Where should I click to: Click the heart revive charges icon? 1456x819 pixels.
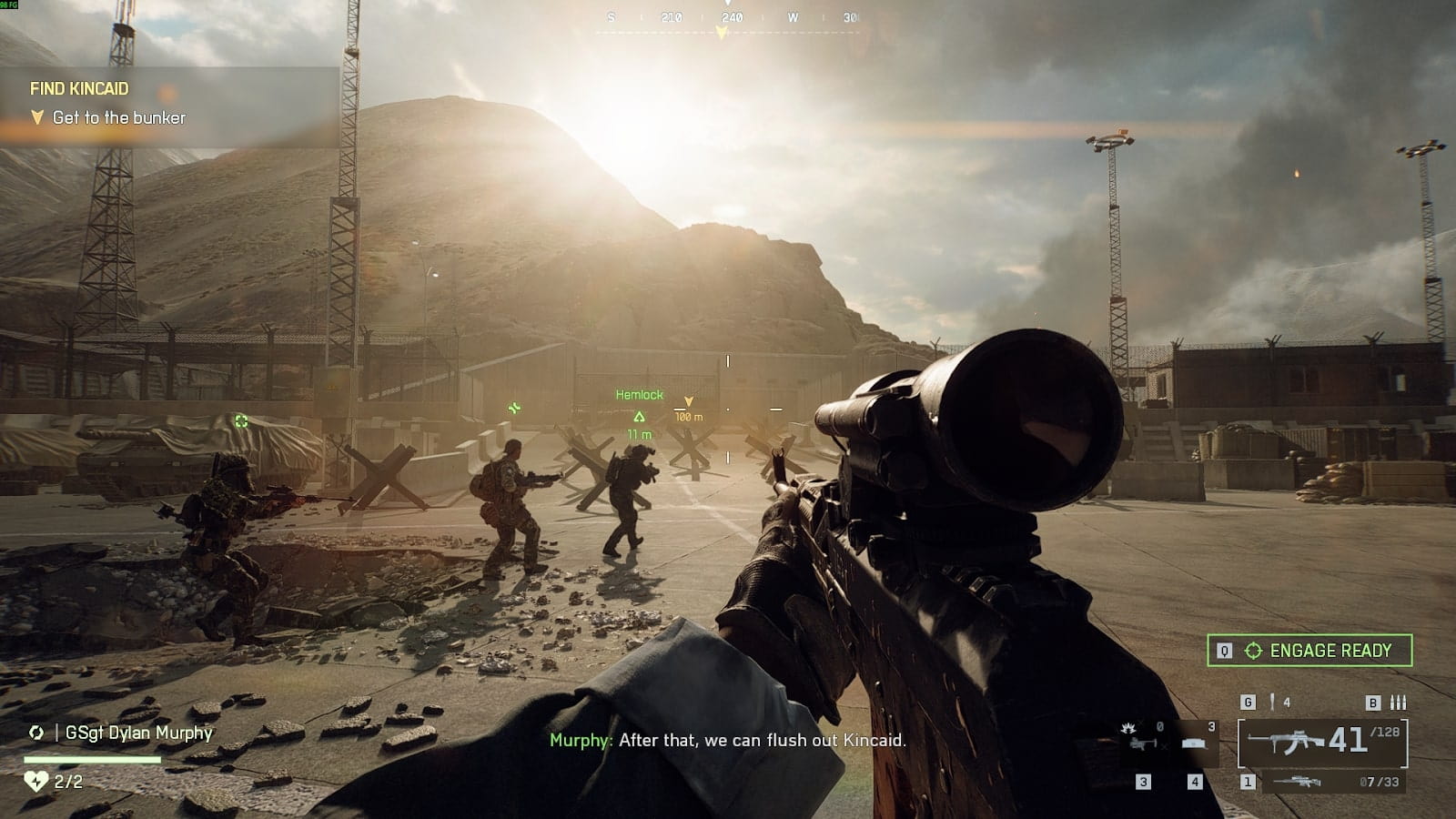click(x=35, y=781)
